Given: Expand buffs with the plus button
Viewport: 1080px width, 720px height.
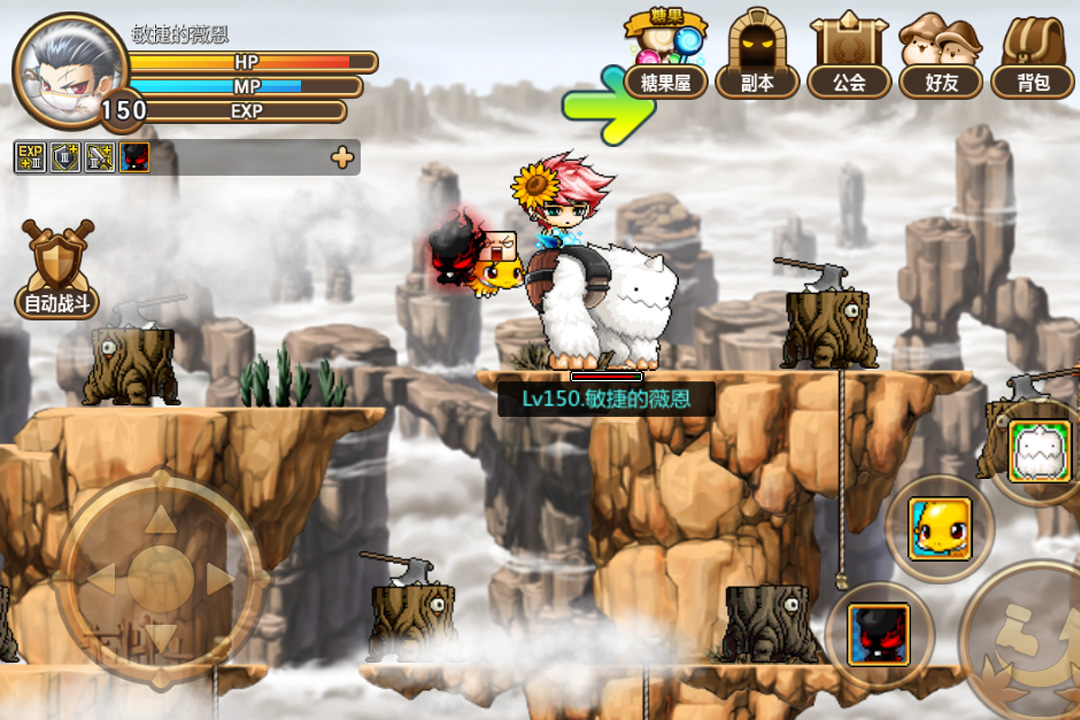Looking at the screenshot, I should pos(342,157).
